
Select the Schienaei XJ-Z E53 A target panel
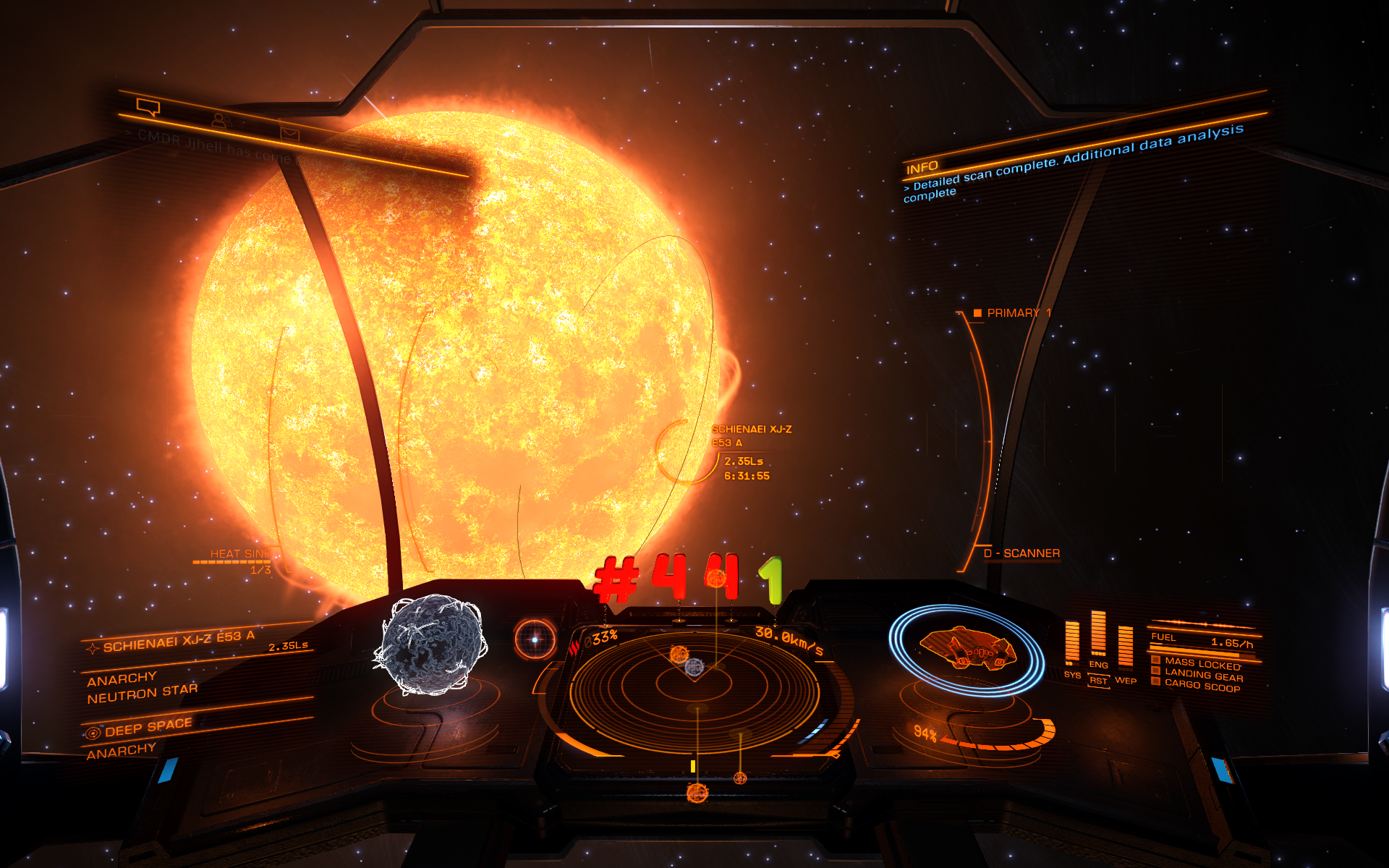pyautogui.click(x=178, y=641)
